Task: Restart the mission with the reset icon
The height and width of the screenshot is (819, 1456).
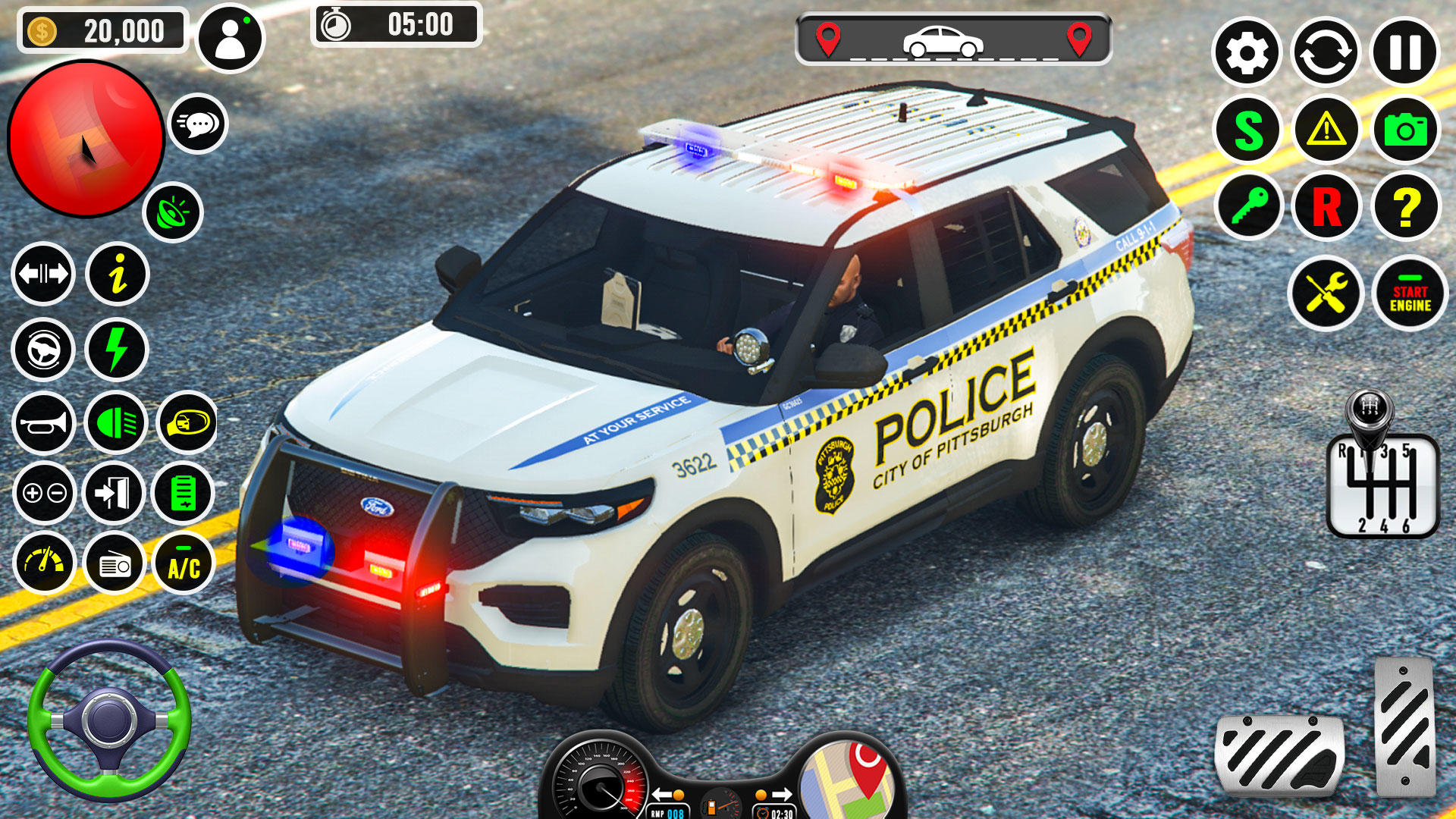Action: 1327,53
